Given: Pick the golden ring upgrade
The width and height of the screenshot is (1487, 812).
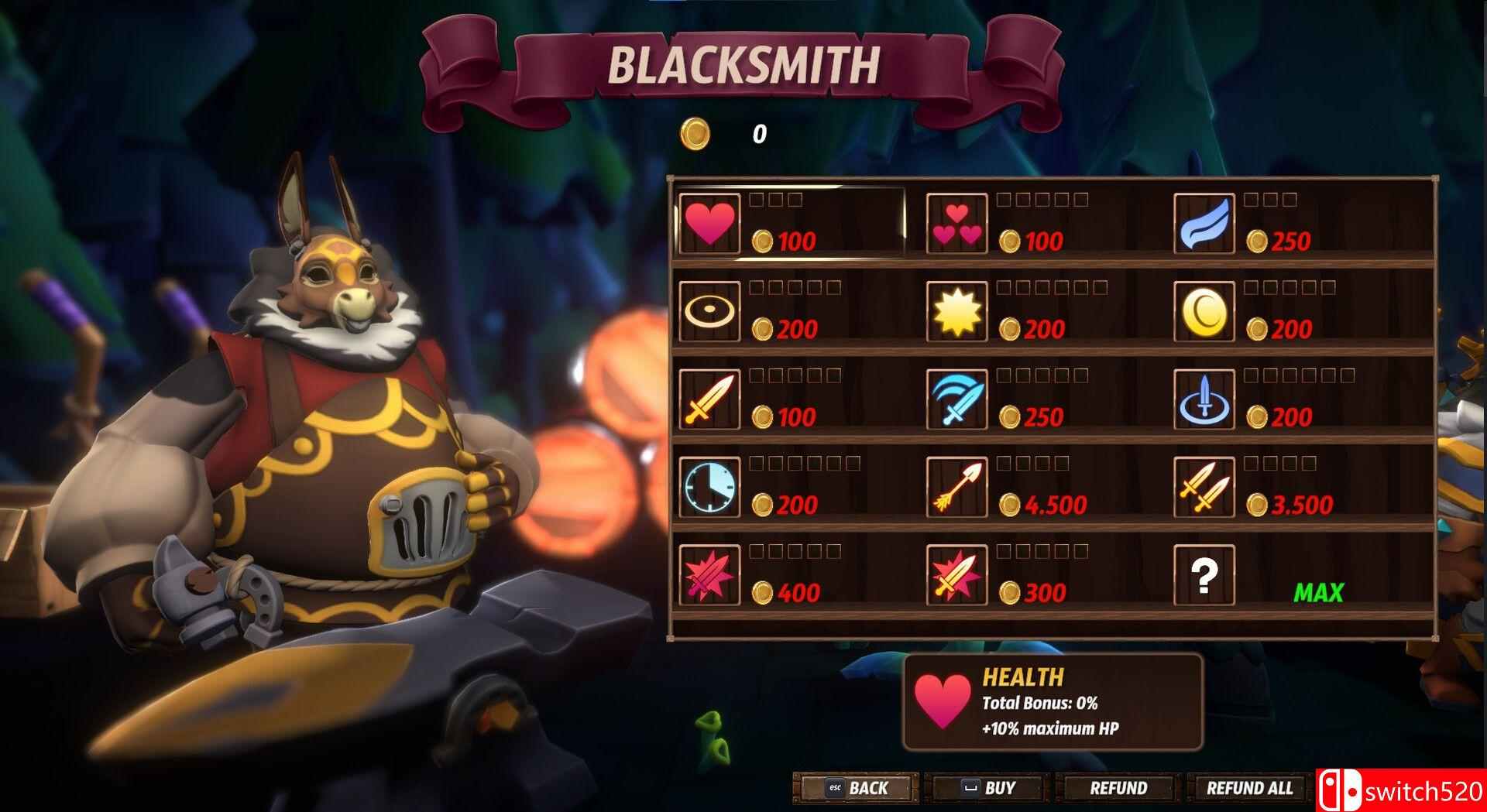Looking at the screenshot, I should point(709,311).
